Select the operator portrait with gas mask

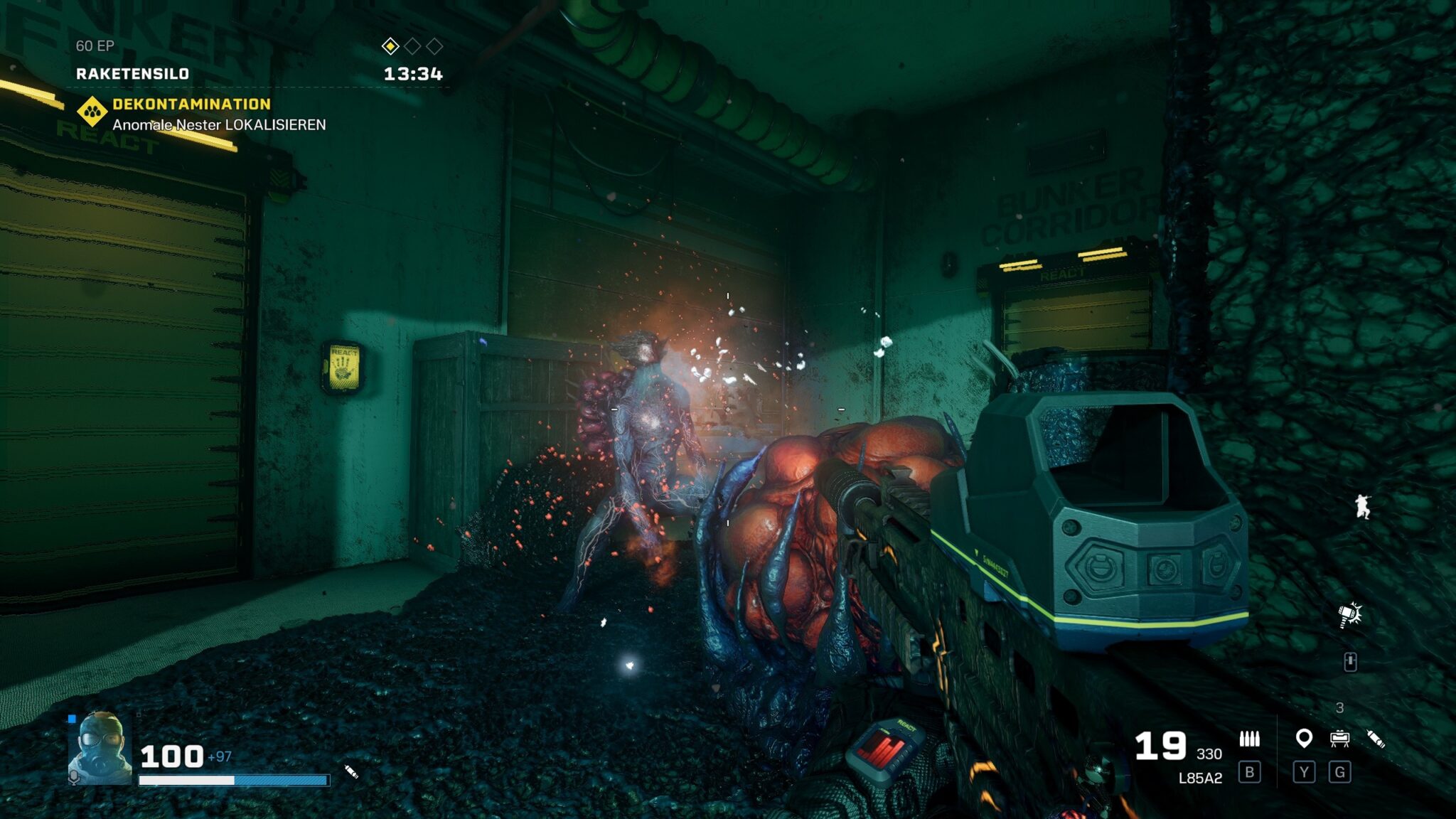point(100,749)
